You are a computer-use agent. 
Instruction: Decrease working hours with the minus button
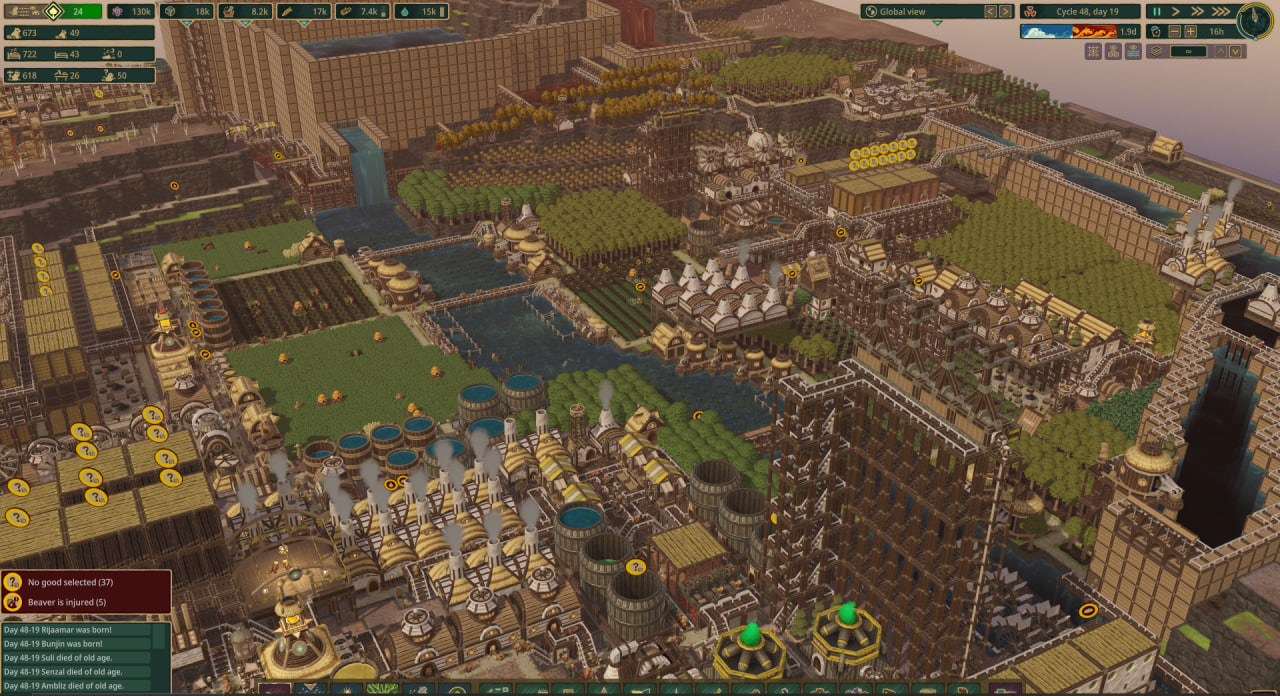(1175, 31)
